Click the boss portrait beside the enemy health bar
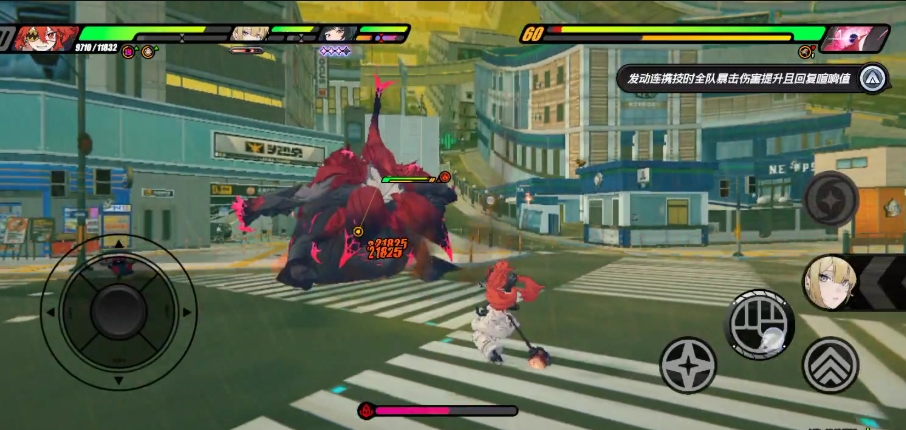The image size is (906, 430). (855, 38)
